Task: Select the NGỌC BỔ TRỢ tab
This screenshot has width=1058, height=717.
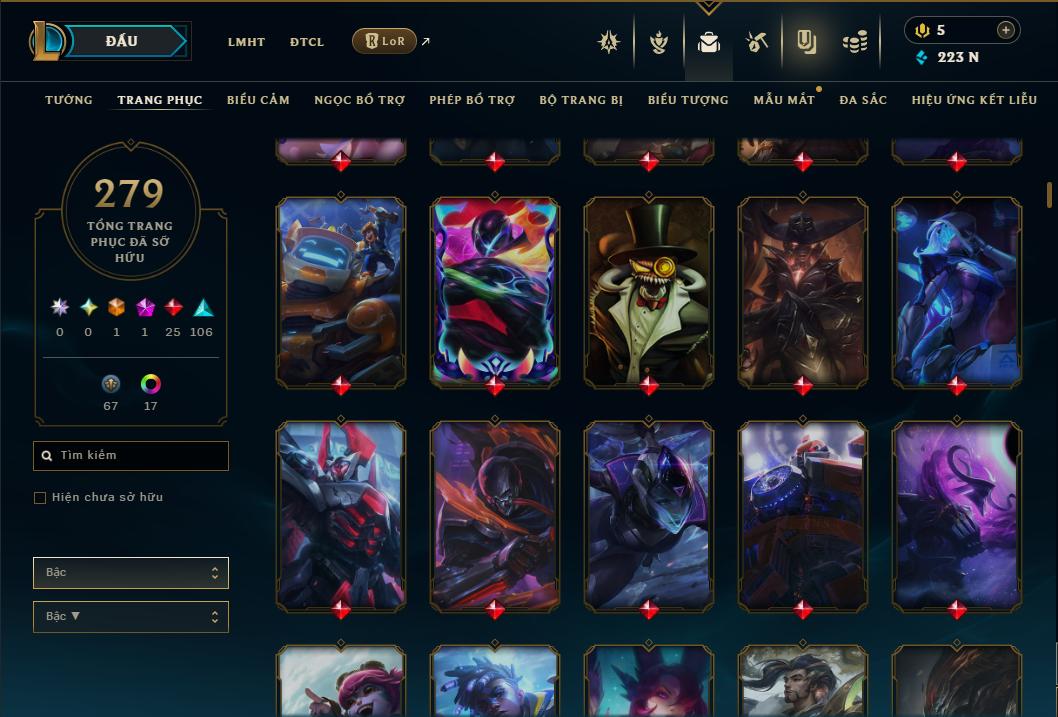Action: coord(359,100)
